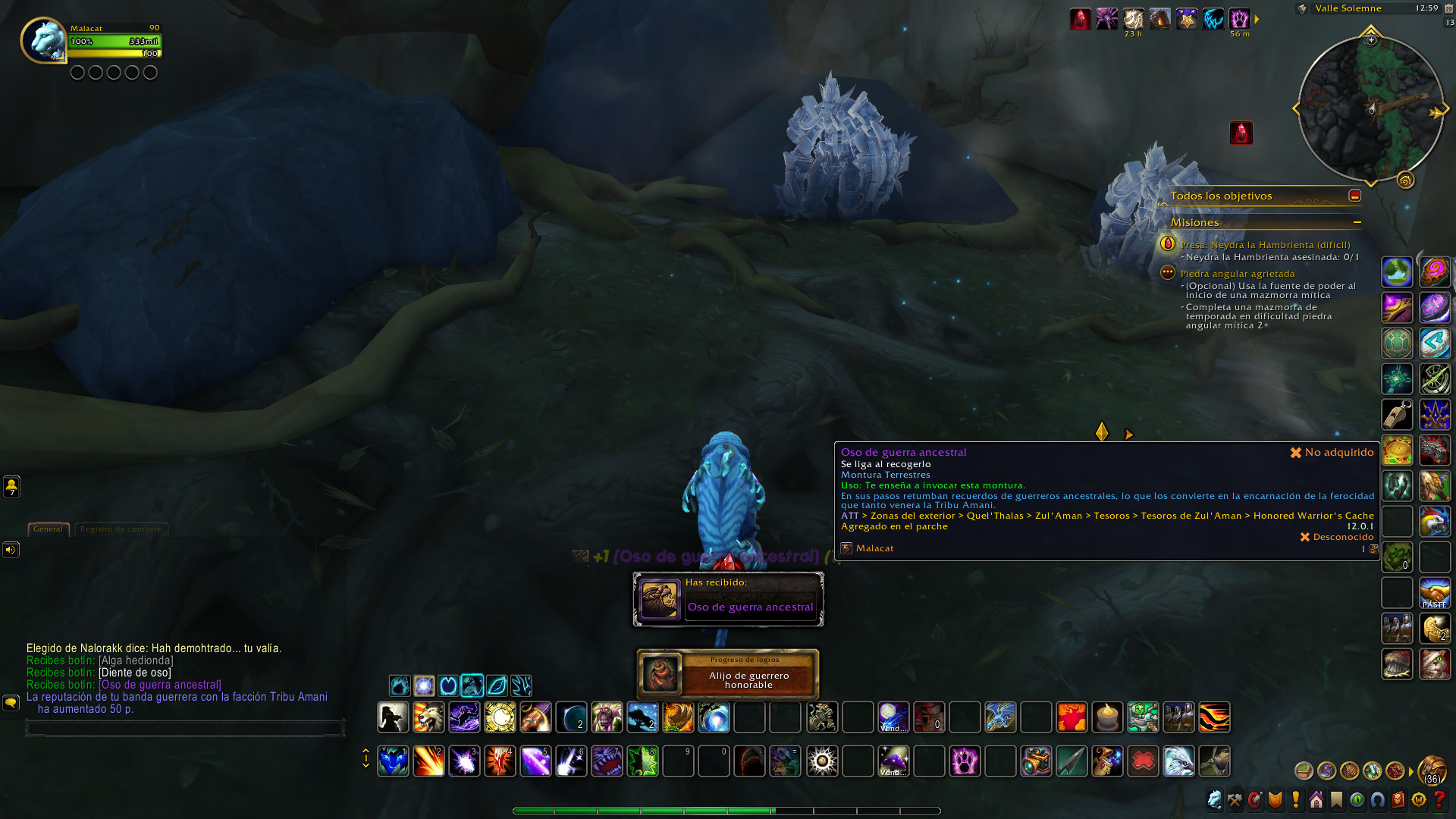
Task: Click the Malacat player portrait
Action: pyautogui.click(x=43, y=40)
